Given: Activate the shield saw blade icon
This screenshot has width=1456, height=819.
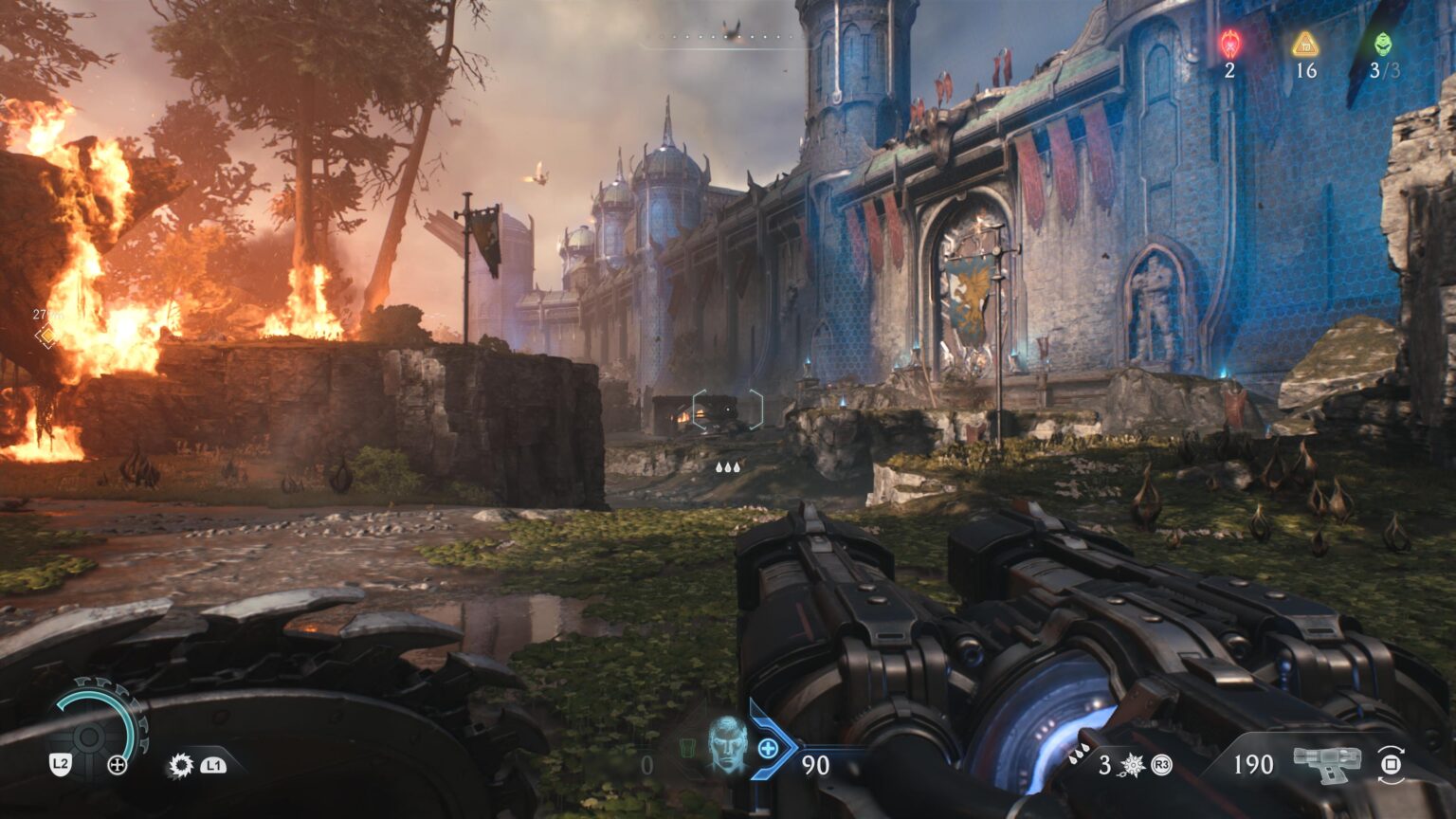Looking at the screenshot, I should (x=180, y=765).
